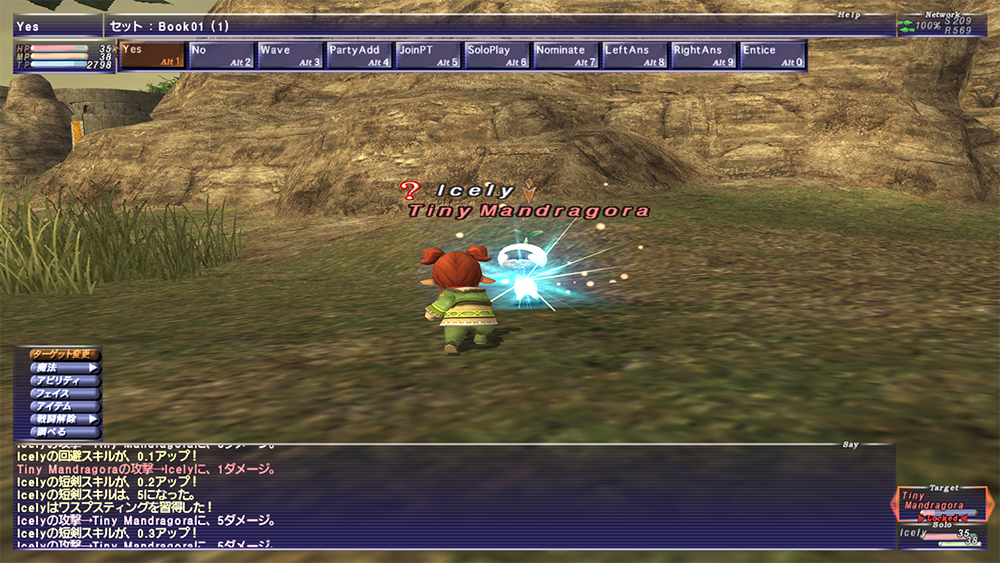This screenshot has width=1000, height=563.
Task: Open the 魔法 magic submenu
Action: 63,368
